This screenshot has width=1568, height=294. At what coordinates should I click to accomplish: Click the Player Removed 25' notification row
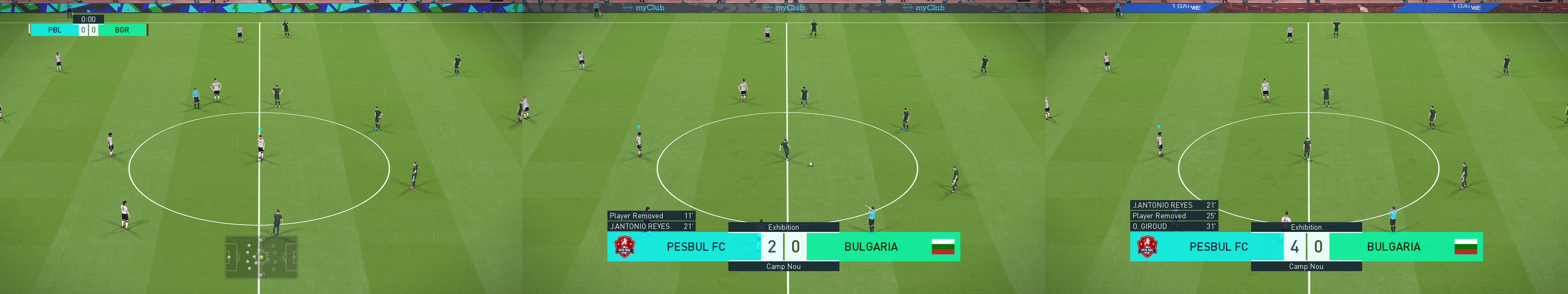pyautogui.click(x=1175, y=216)
